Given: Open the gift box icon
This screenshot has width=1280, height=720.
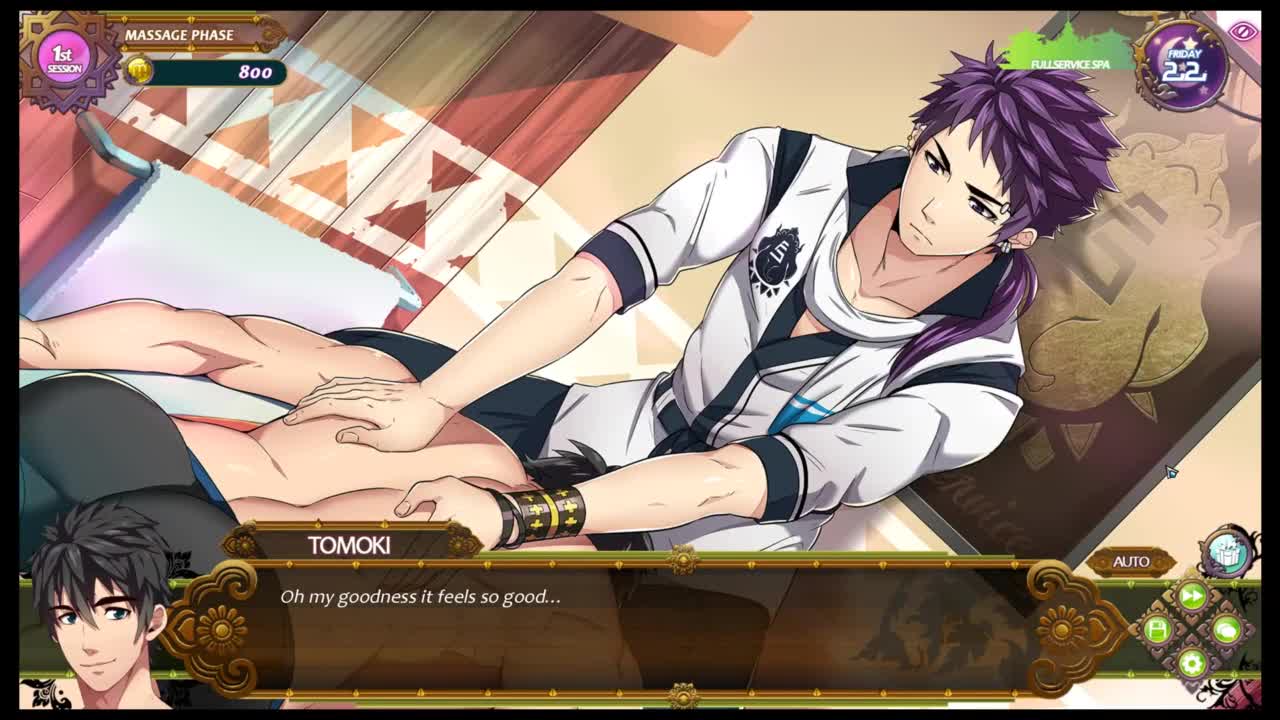Looking at the screenshot, I should (1227, 551).
